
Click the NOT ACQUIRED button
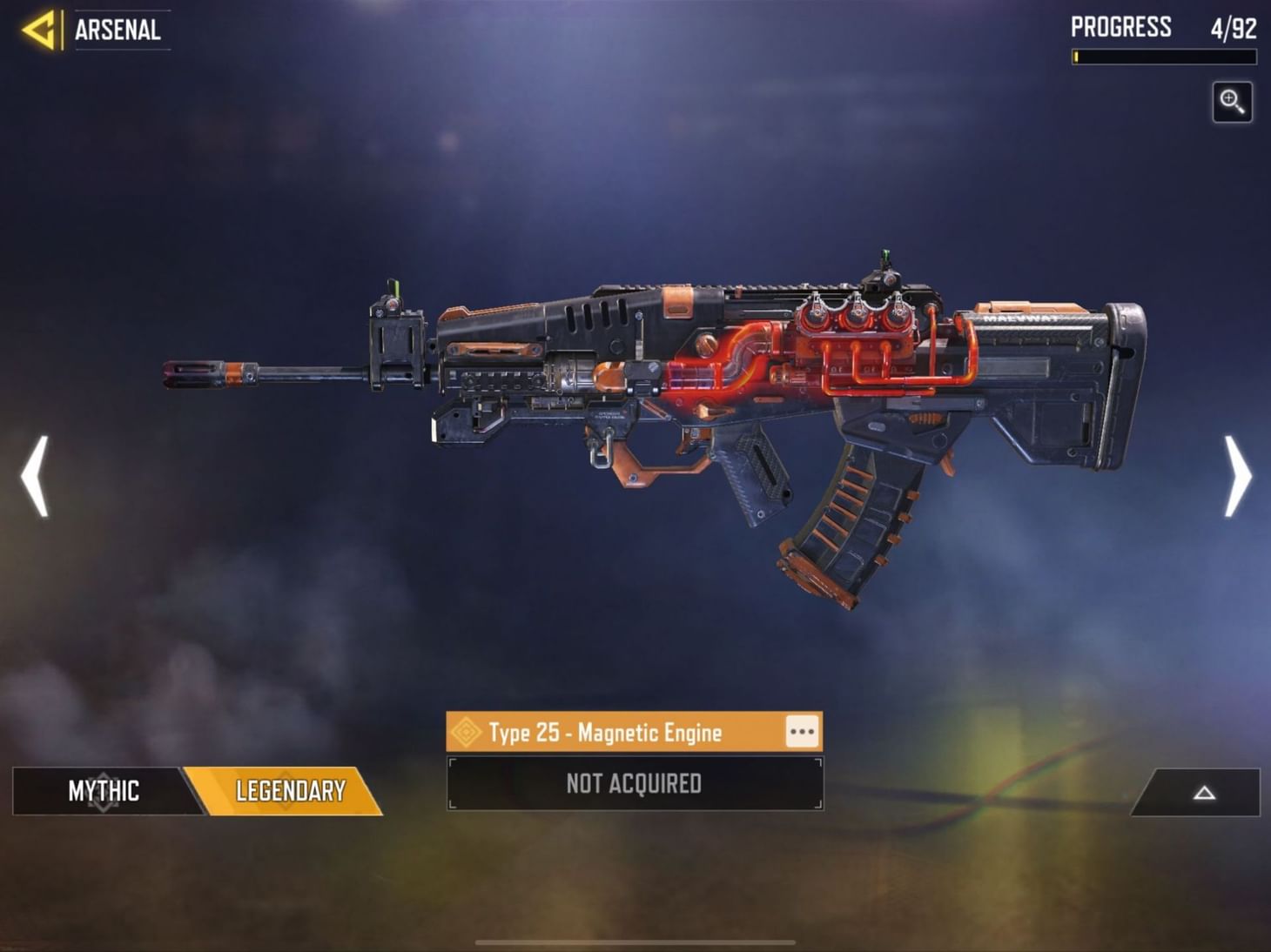click(632, 783)
